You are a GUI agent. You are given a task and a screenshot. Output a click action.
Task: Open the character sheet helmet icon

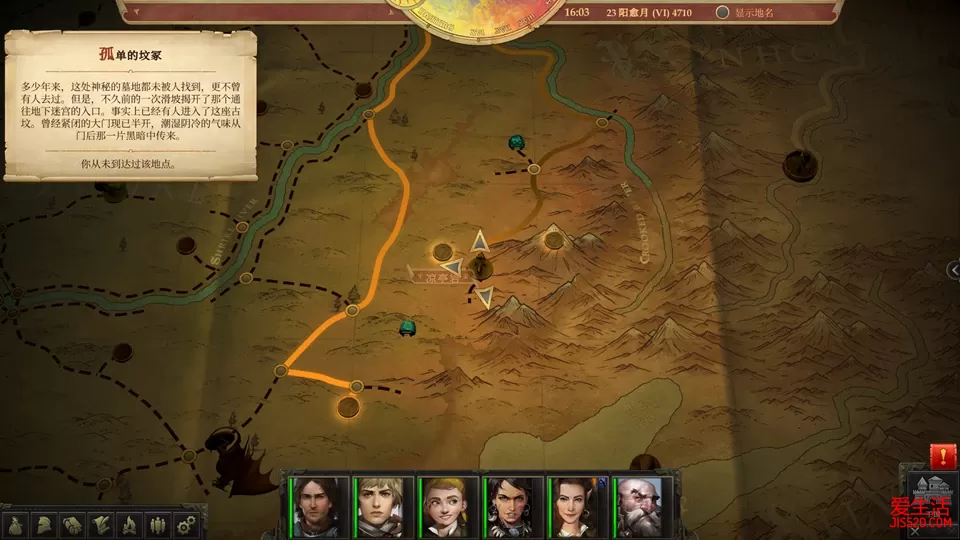(45, 524)
